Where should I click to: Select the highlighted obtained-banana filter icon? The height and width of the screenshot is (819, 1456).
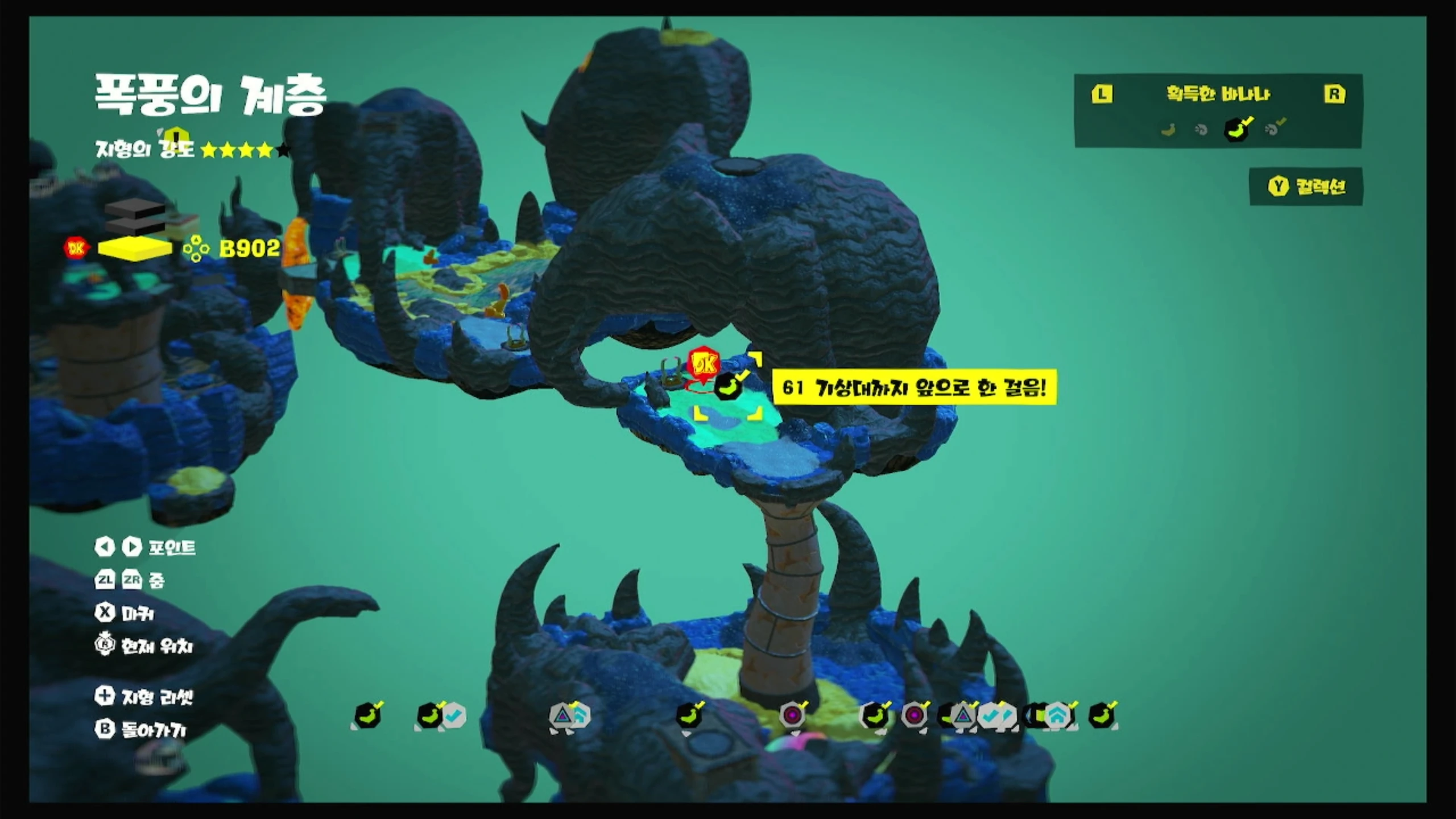click(1238, 129)
